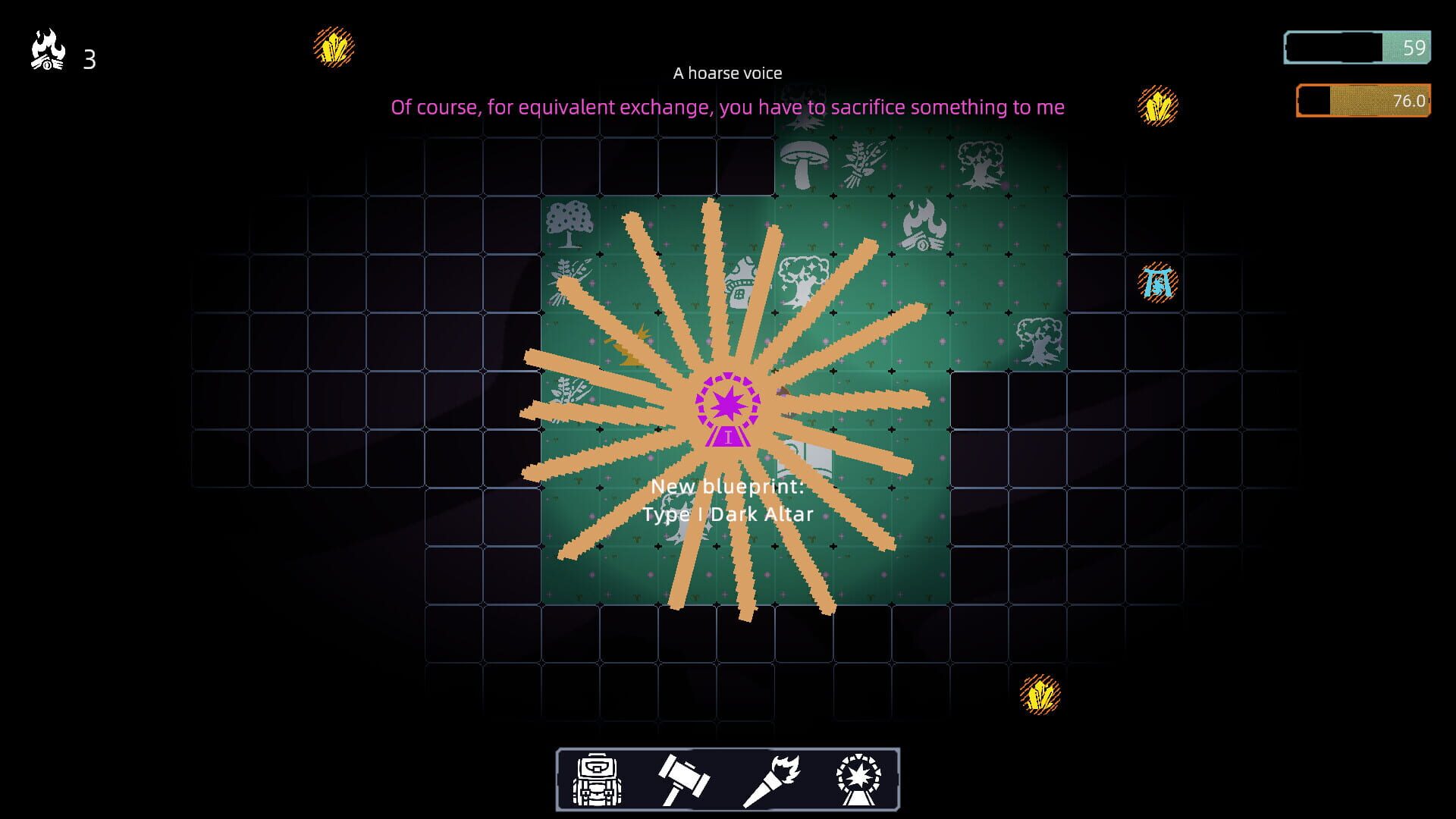Select the yellow crystal deposit near top-left
The width and height of the screenshot is (1456, 819).
point(332,47)
